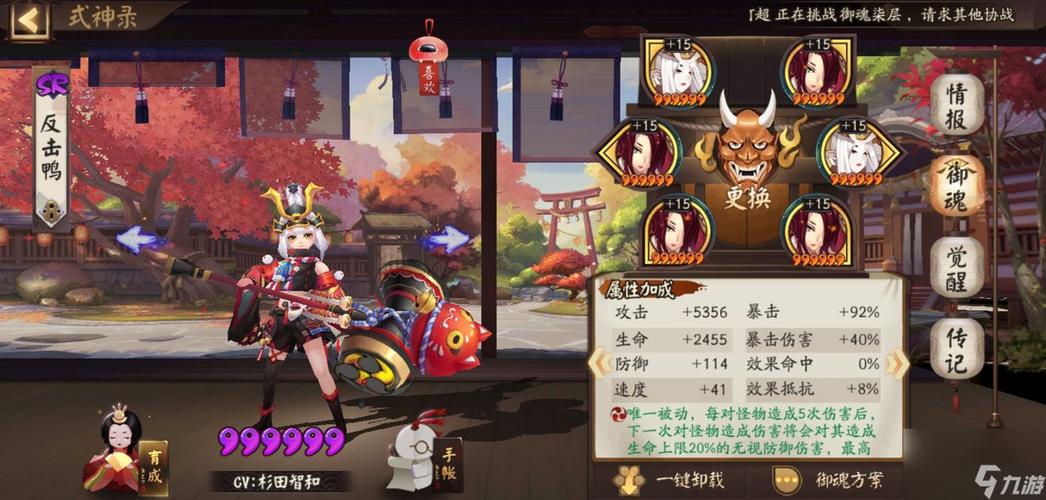Open the 情报 info tab
The height and width of the screenshot is (500, 1046).
(x=957, y=104)
